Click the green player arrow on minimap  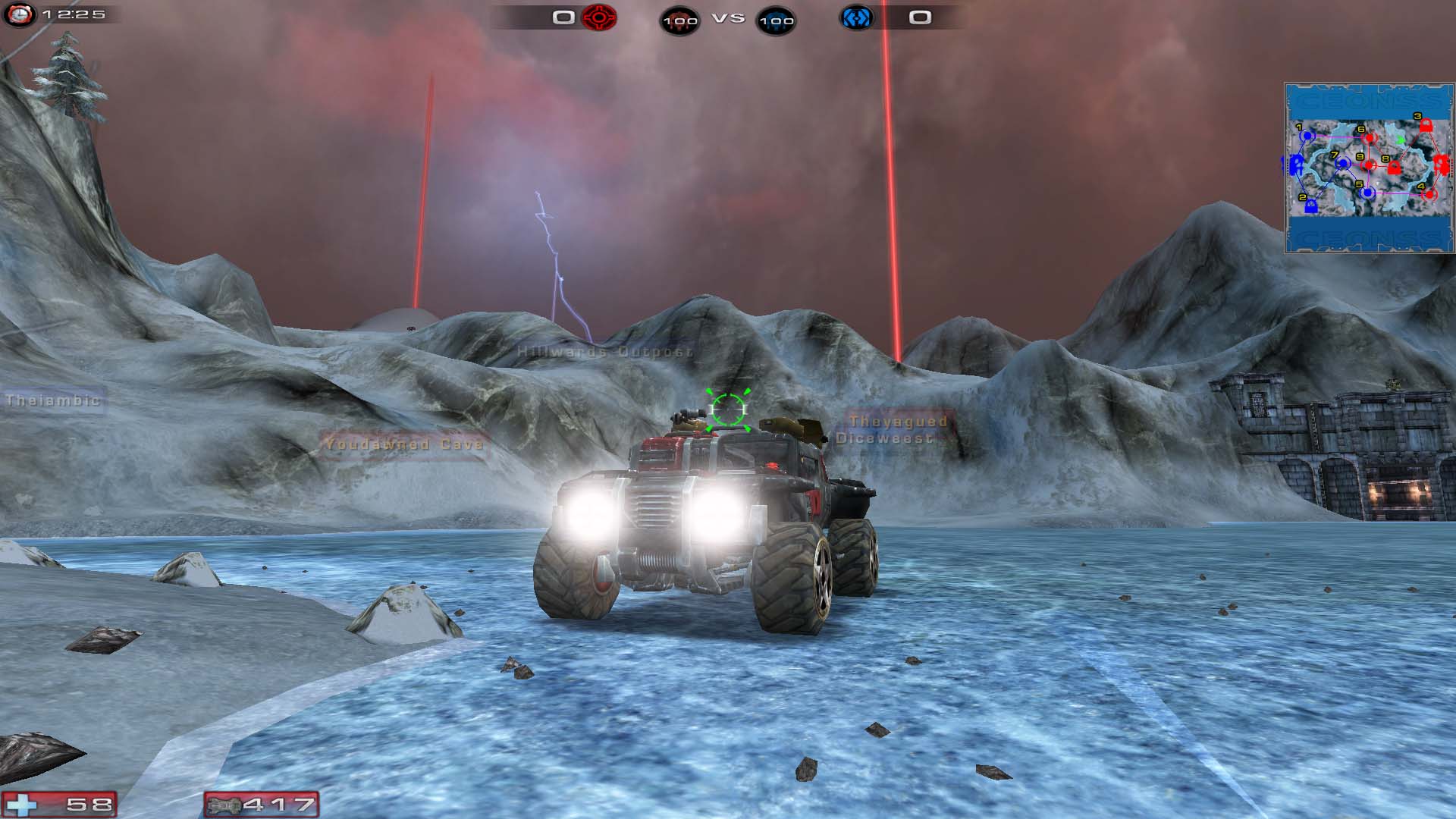point(1401,141)
